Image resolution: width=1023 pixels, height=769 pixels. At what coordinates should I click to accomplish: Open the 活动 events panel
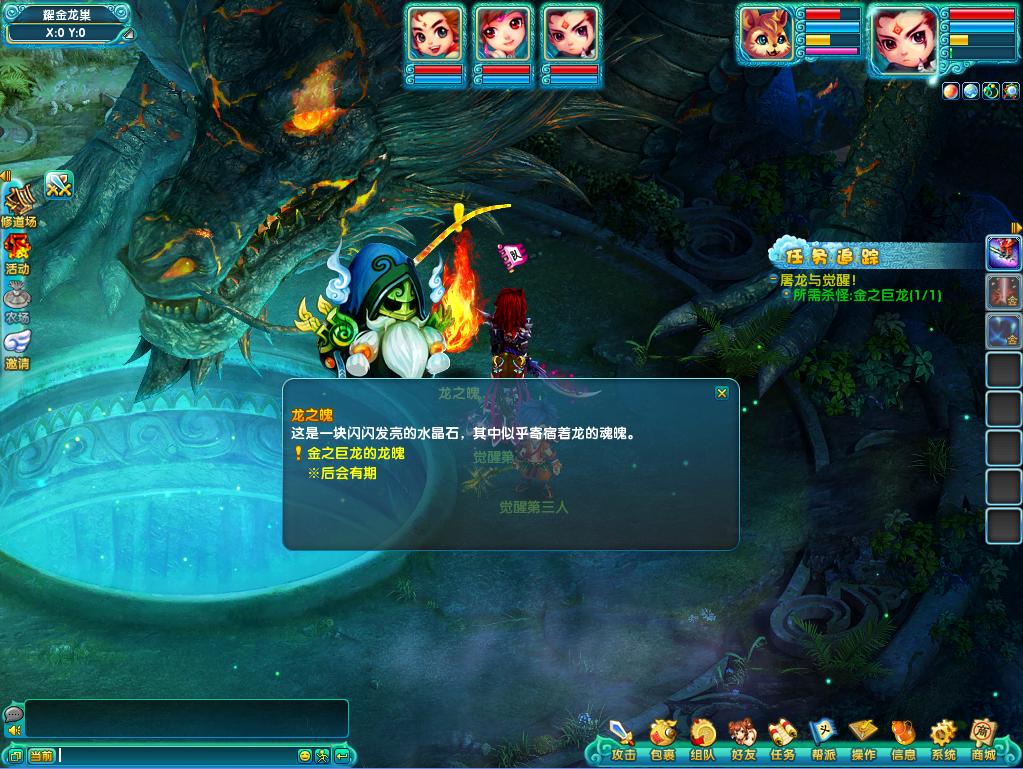click(x=17, y=253)
